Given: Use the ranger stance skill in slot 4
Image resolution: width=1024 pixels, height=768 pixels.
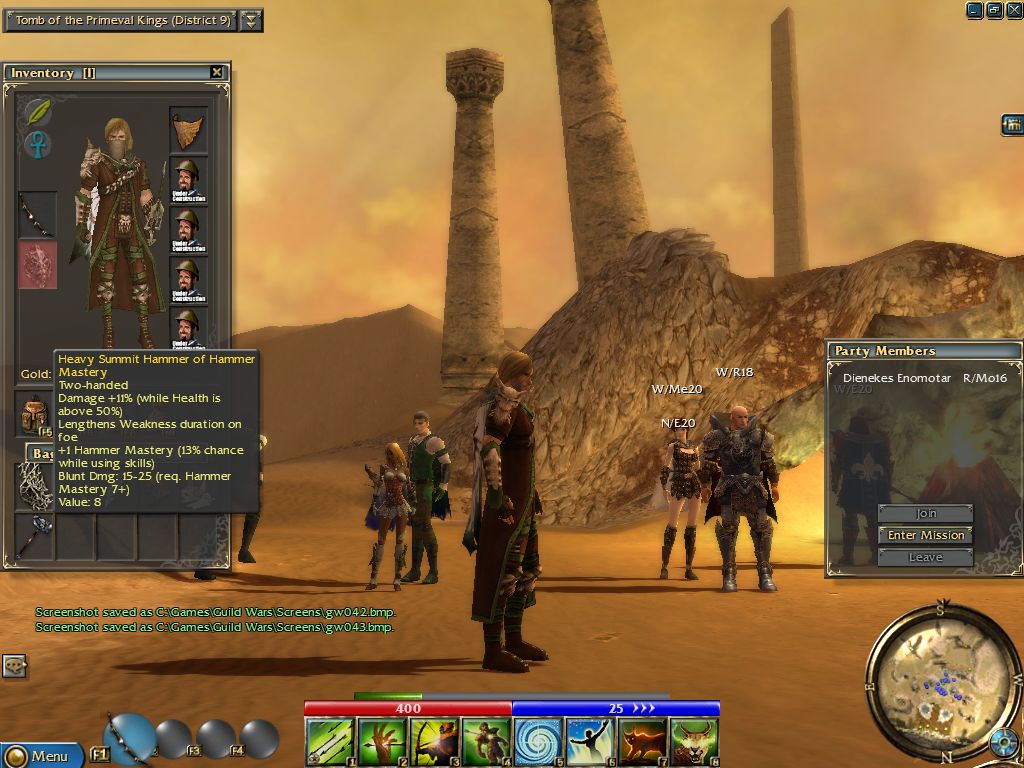Looking at the screenshot, I should pyautogui.click(x=486, y=742).
